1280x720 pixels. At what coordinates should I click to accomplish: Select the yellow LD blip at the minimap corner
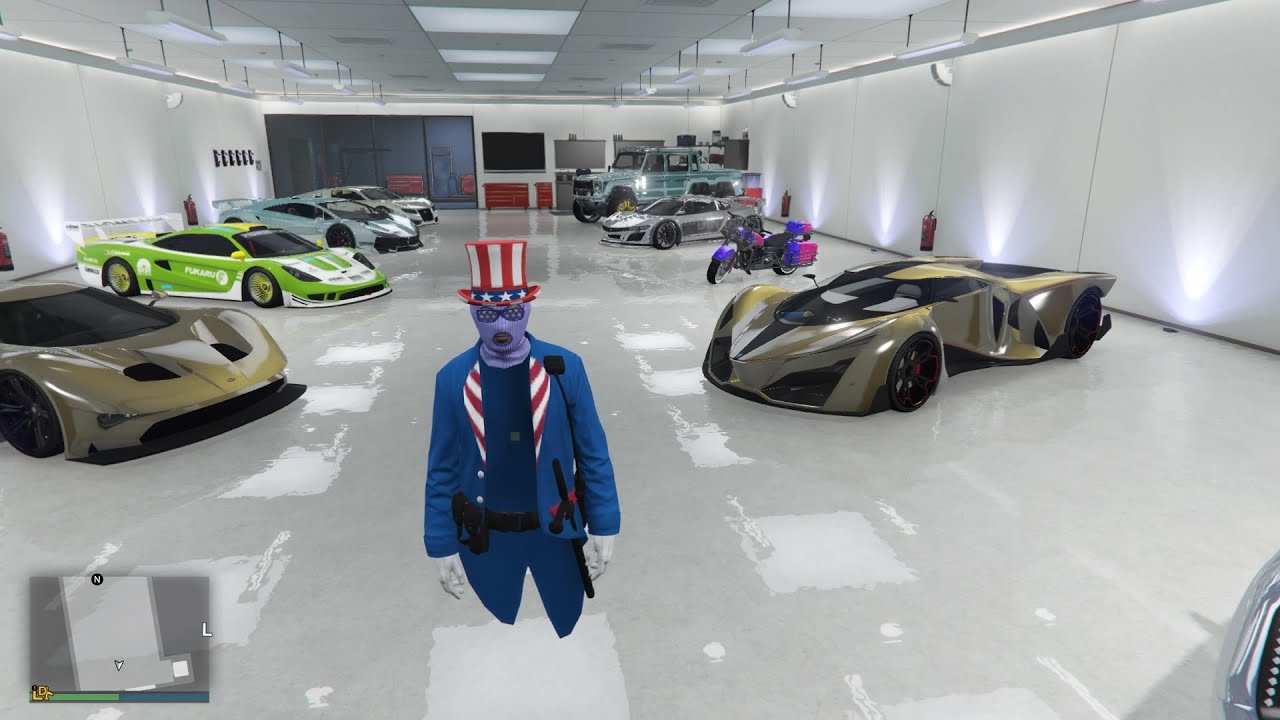[41, 691]
